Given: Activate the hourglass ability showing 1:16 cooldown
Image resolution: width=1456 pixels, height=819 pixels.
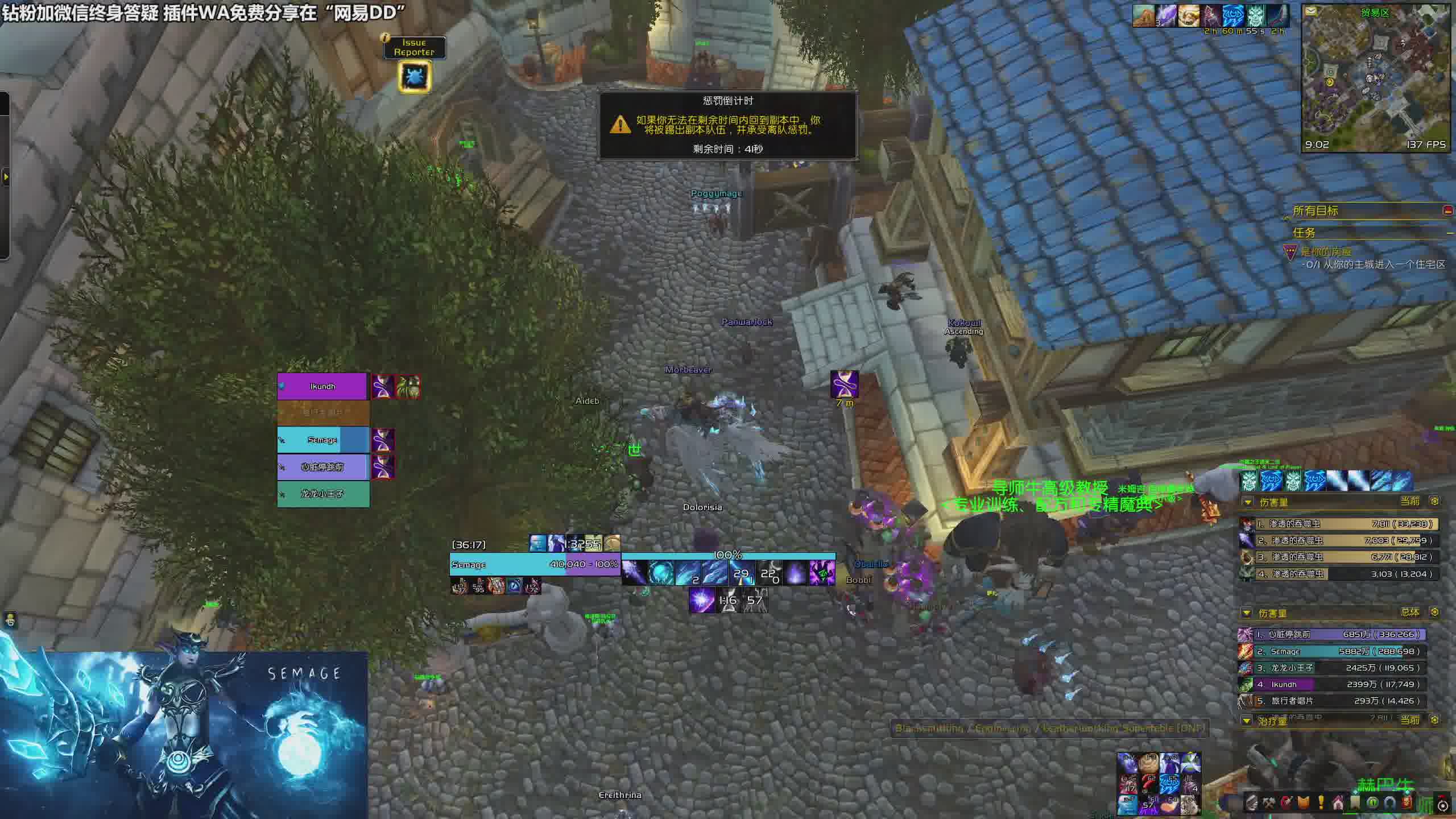Looking at the screenshot, I should click(728, 601).
